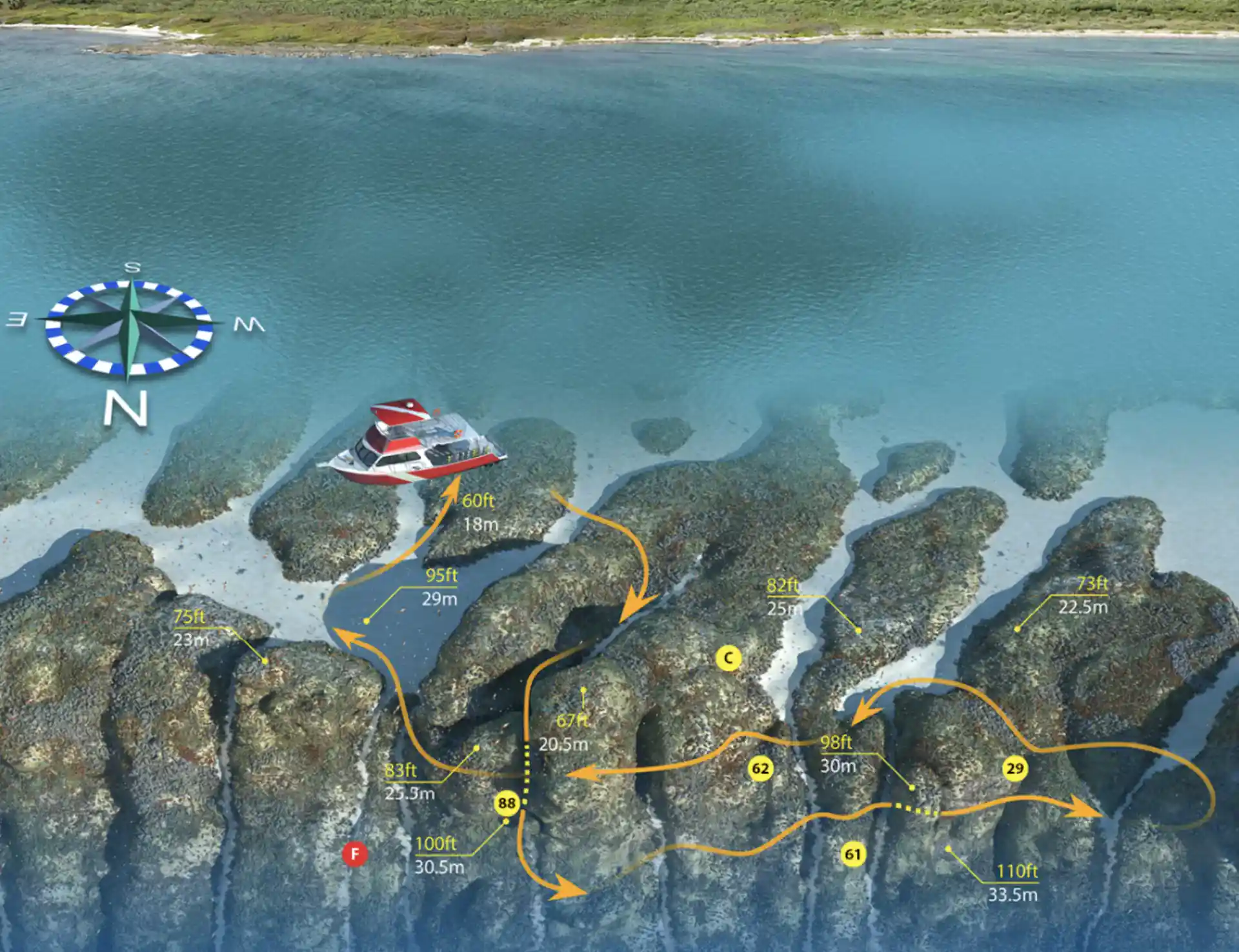This screenshot has height=952, width=1239.
Task: Click the yellow marker numbered 62
Action: tap(761, 768)
